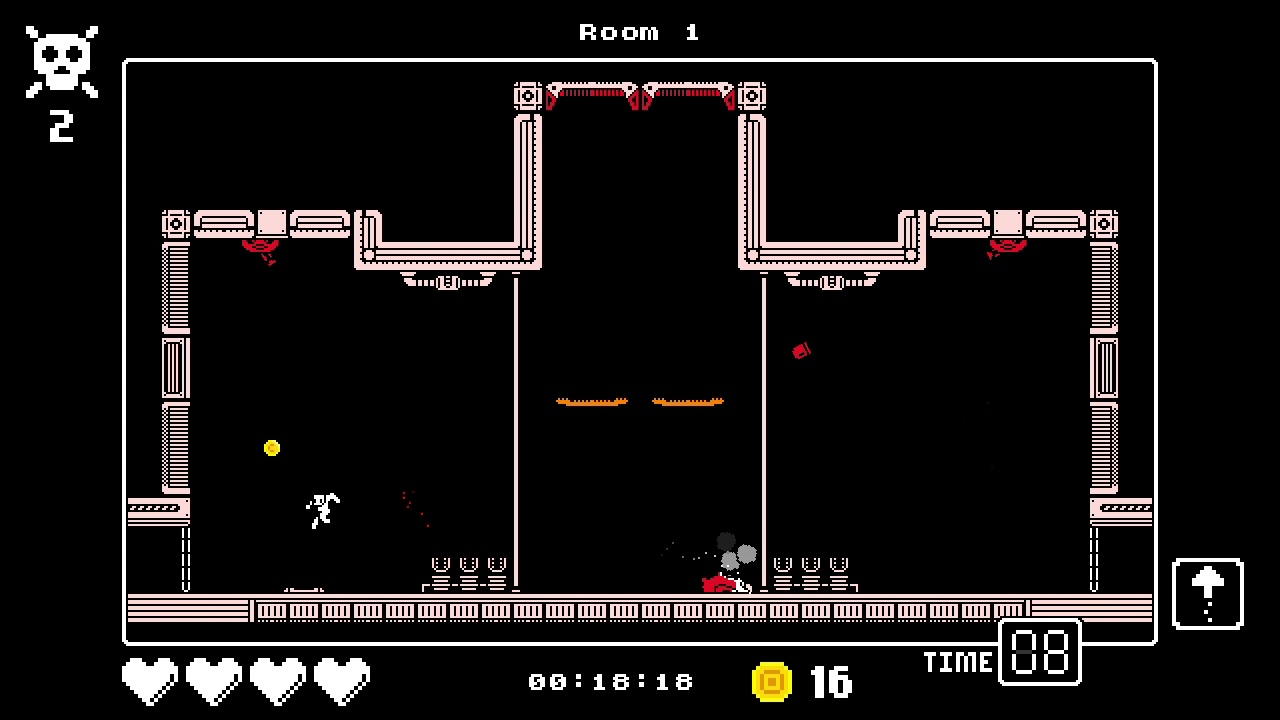This screenshot has height=720, width=1280.
Task: Click the death count number 2
Action: (62, 125)
